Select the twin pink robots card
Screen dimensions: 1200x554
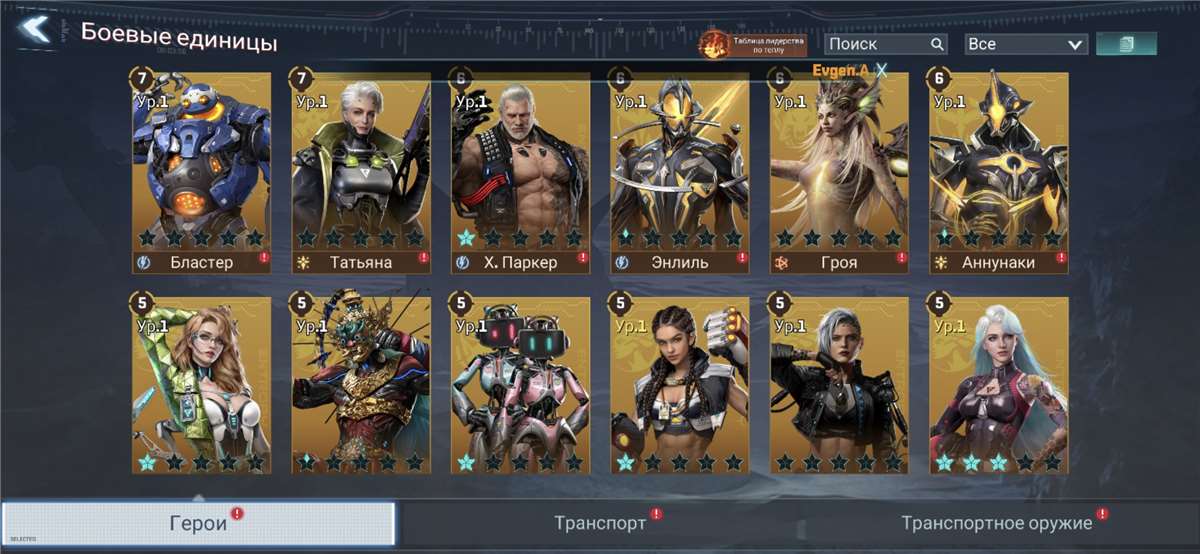coord(520,384)
